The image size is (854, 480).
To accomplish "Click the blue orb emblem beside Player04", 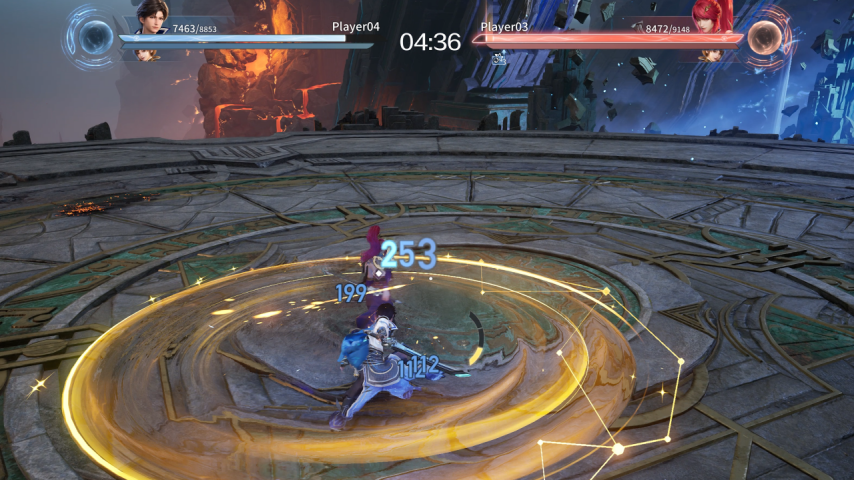I will pos(95,38).
